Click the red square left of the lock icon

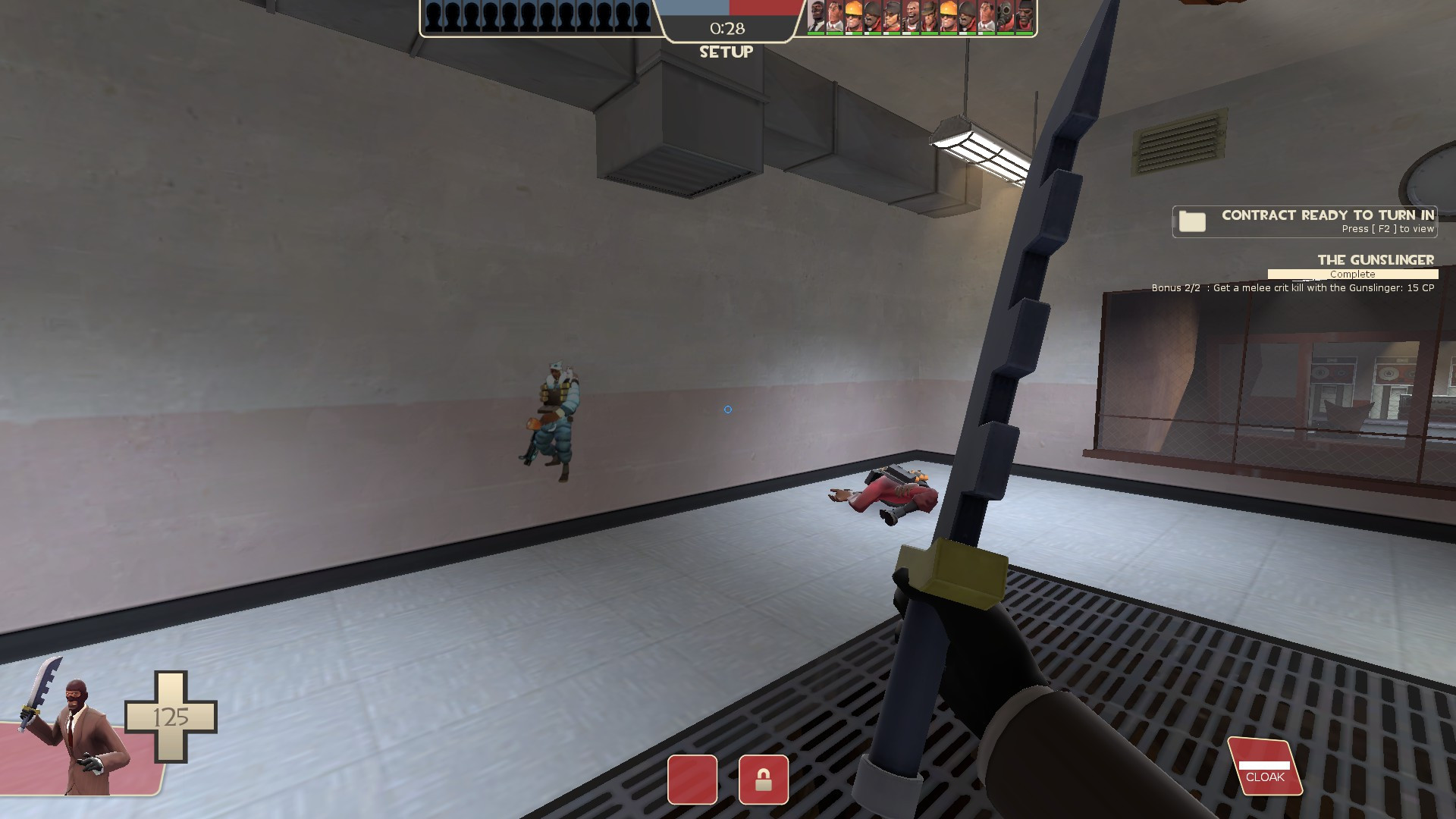coord(692,781)
